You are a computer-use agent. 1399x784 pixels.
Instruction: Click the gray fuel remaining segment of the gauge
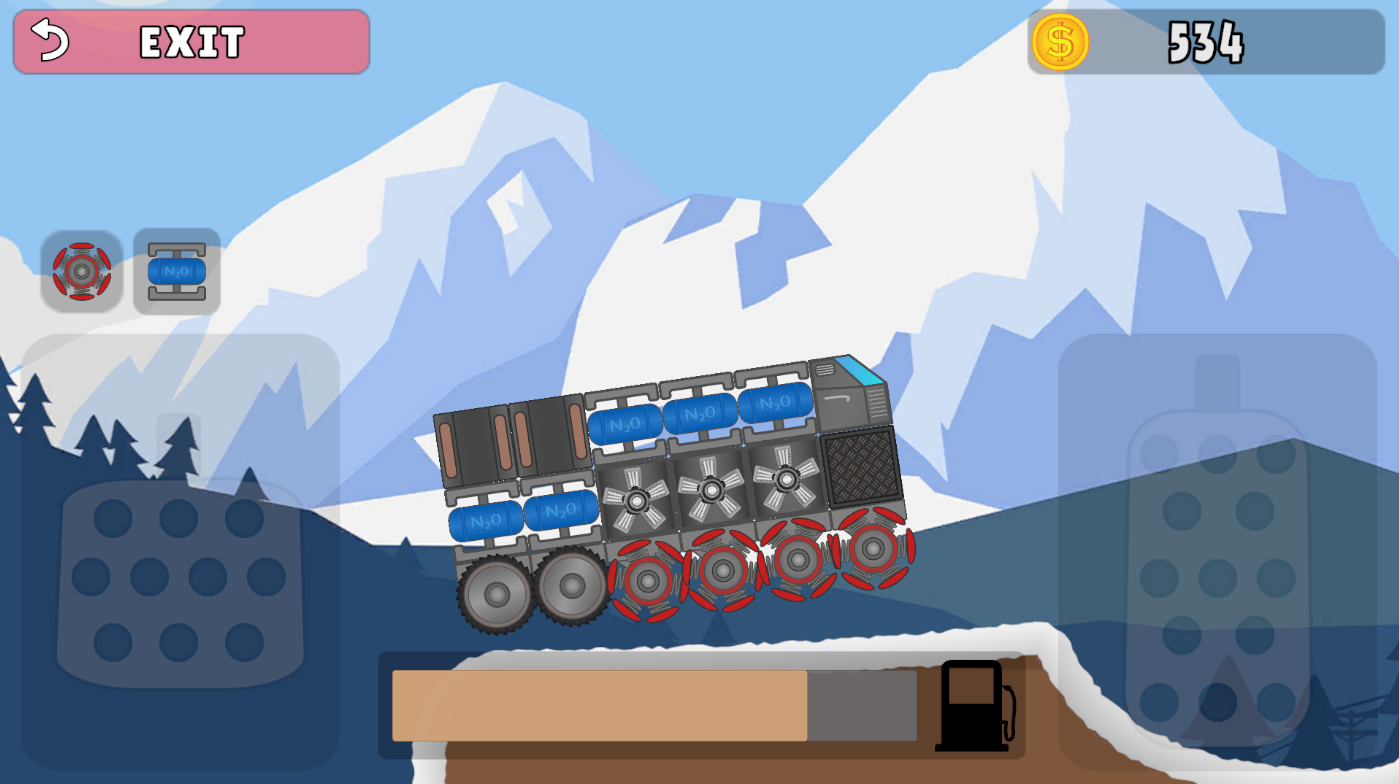[860, 707]
